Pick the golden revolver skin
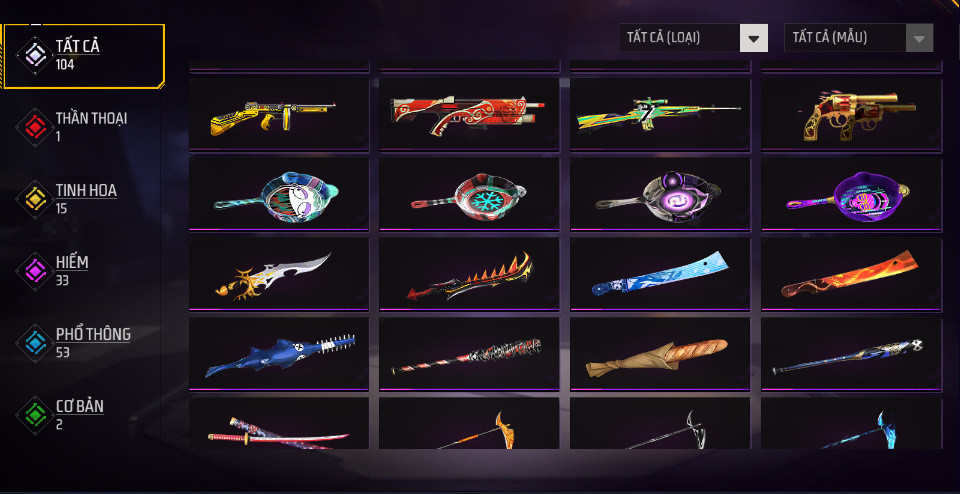 coord(851,115)
